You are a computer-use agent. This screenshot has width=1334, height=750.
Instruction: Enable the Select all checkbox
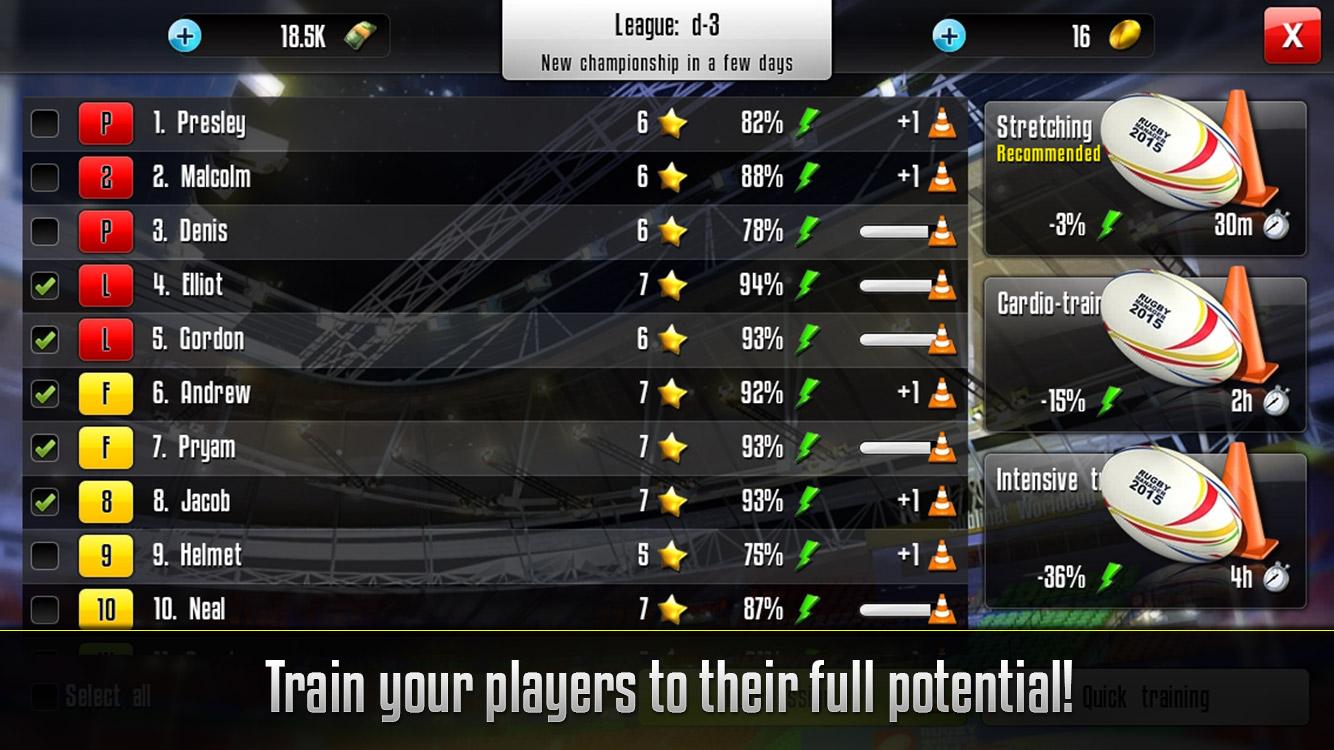pos(42,695)
